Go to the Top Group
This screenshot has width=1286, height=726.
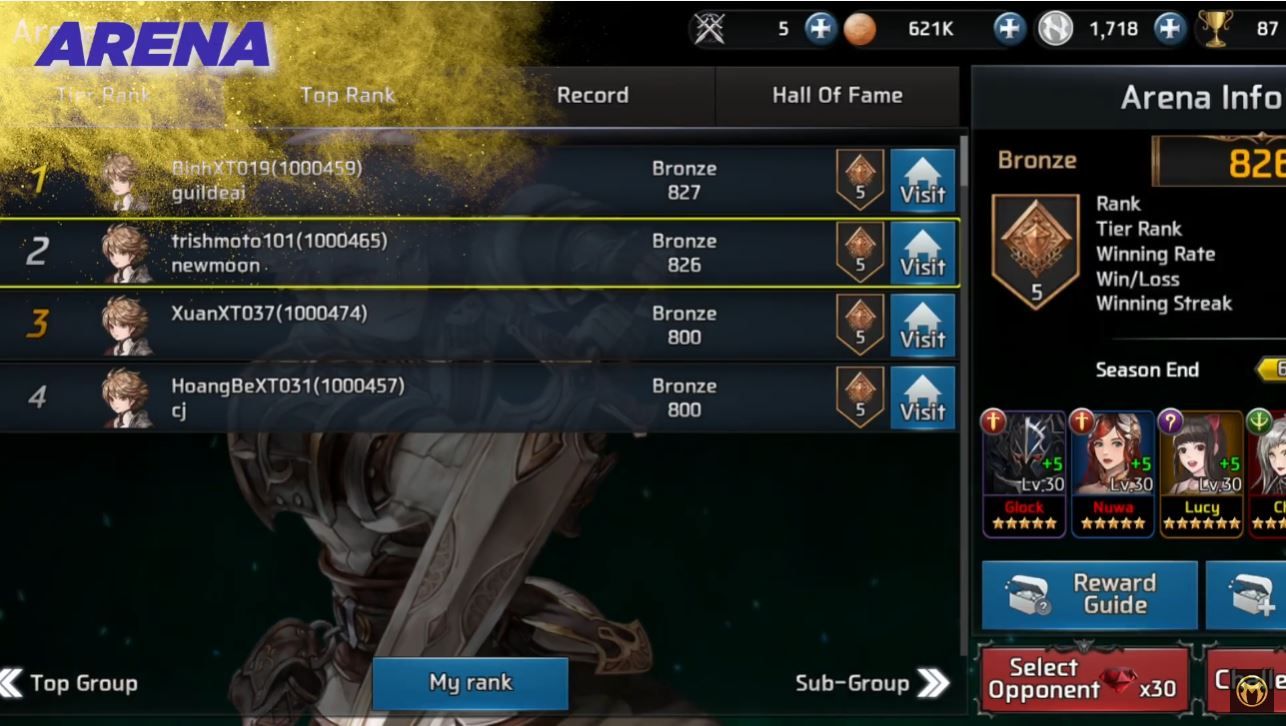point(70,683)
